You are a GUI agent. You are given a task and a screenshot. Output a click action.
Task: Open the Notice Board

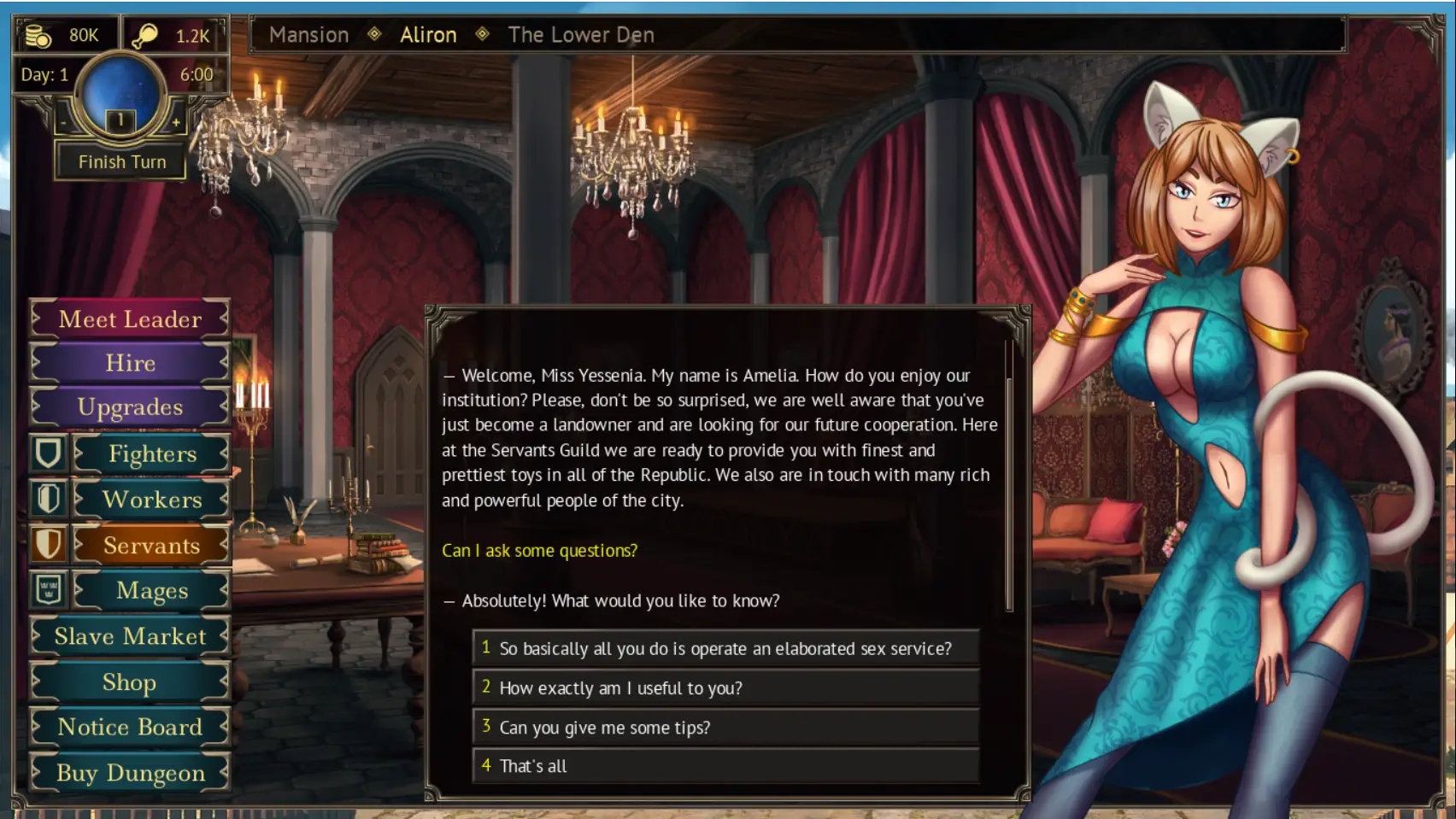click(129, 727)
